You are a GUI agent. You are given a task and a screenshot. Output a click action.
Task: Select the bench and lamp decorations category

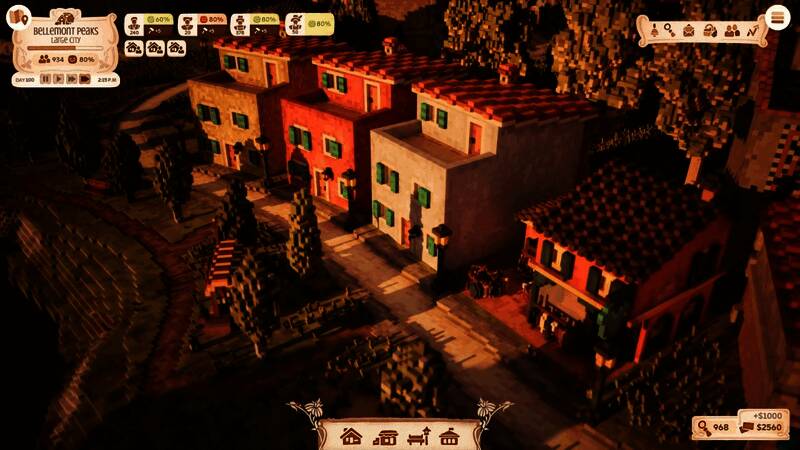(419, 436)
